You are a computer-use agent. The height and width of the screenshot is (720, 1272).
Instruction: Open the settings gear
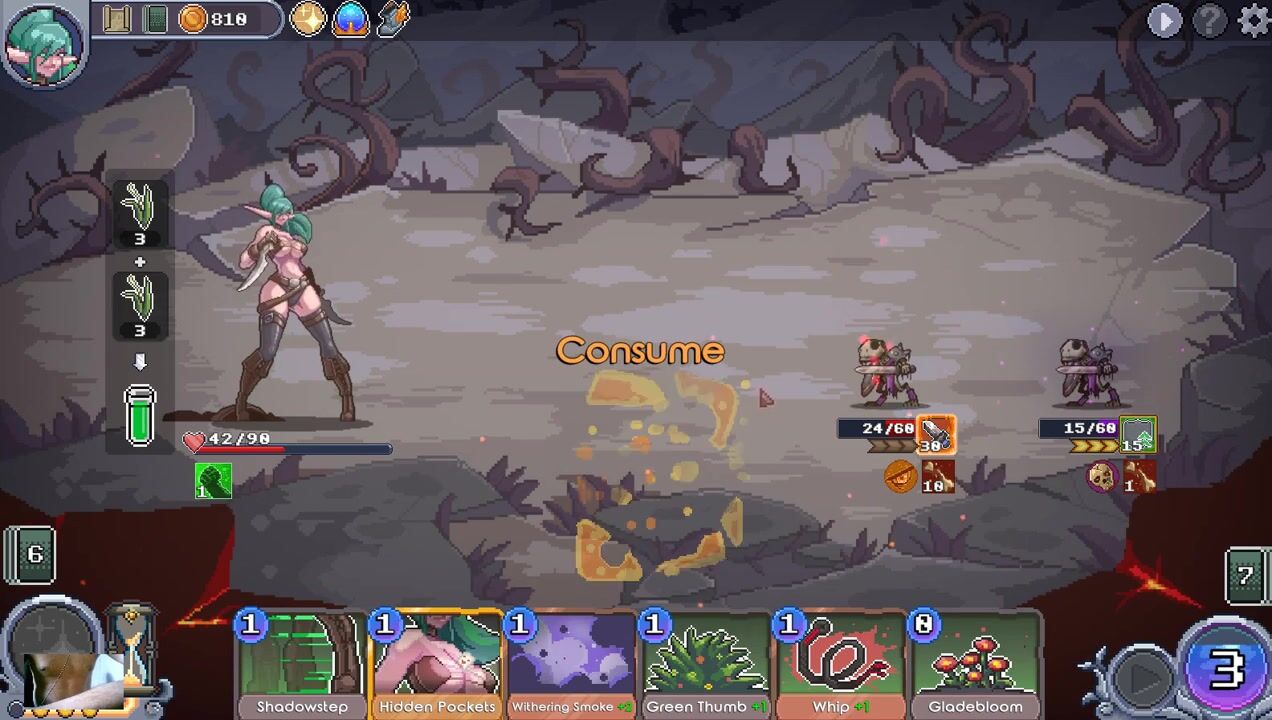[x=1253, y=20]
